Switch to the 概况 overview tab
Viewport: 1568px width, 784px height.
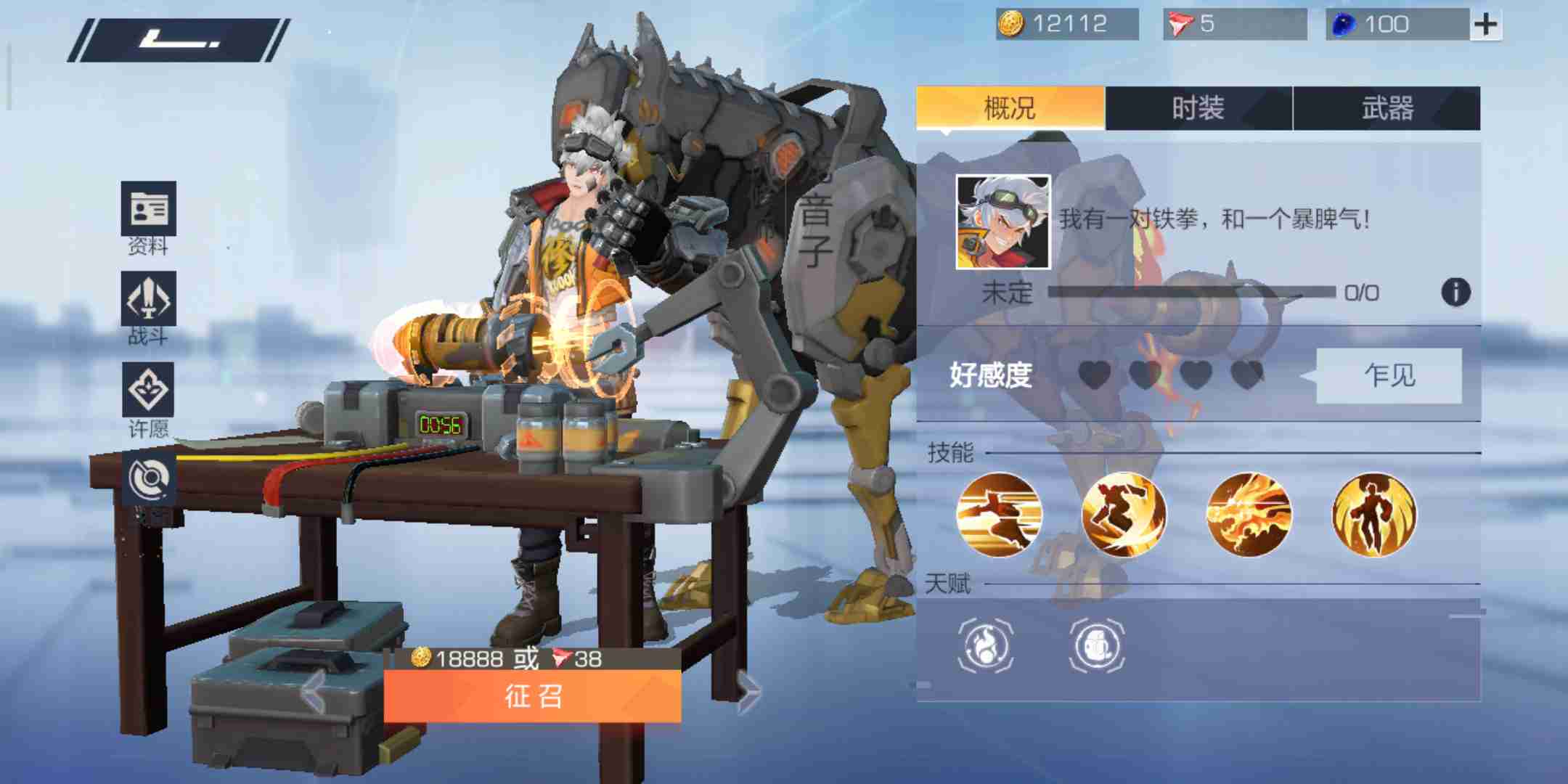[x=1010, y=108]
